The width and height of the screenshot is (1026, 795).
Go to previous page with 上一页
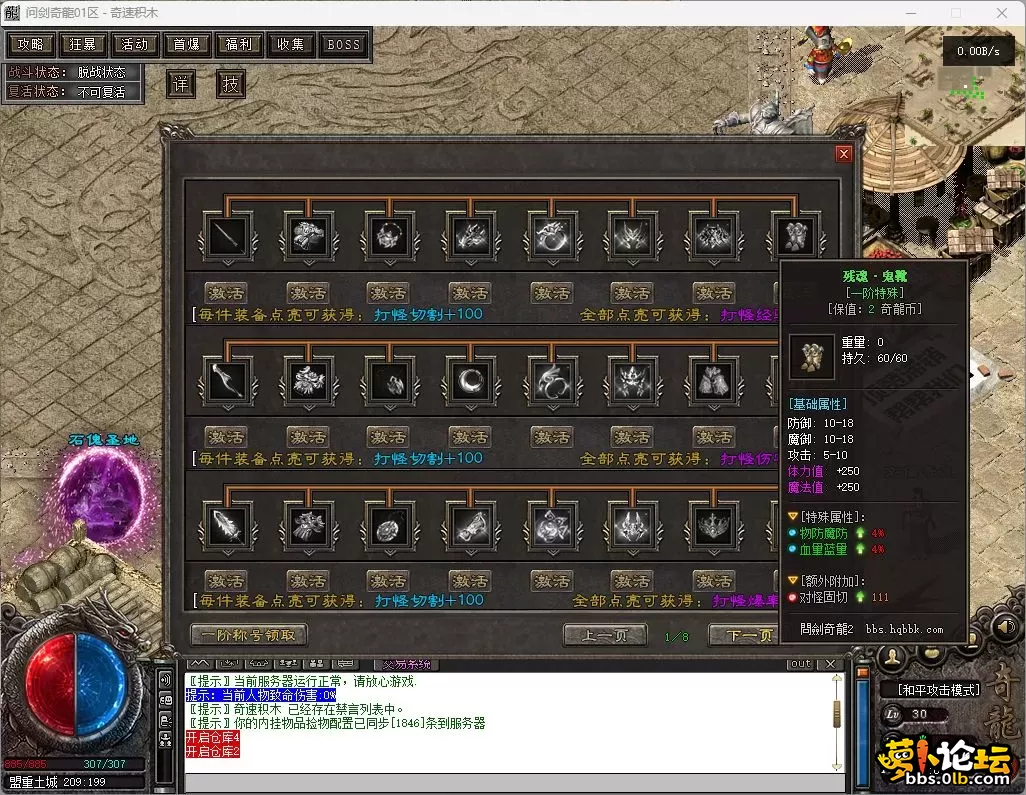(604, 636)
